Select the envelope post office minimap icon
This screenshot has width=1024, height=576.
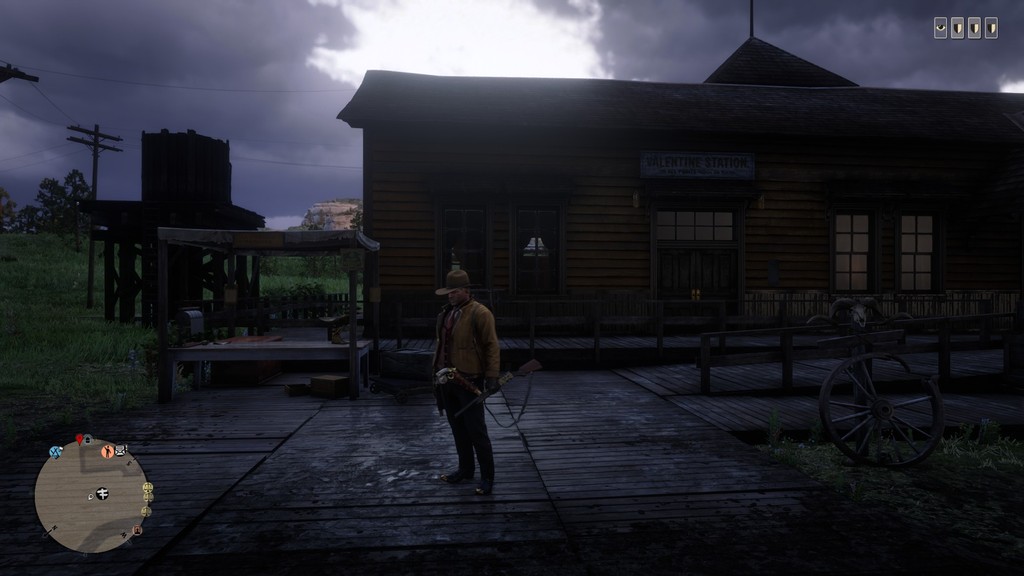click(121, 450)
